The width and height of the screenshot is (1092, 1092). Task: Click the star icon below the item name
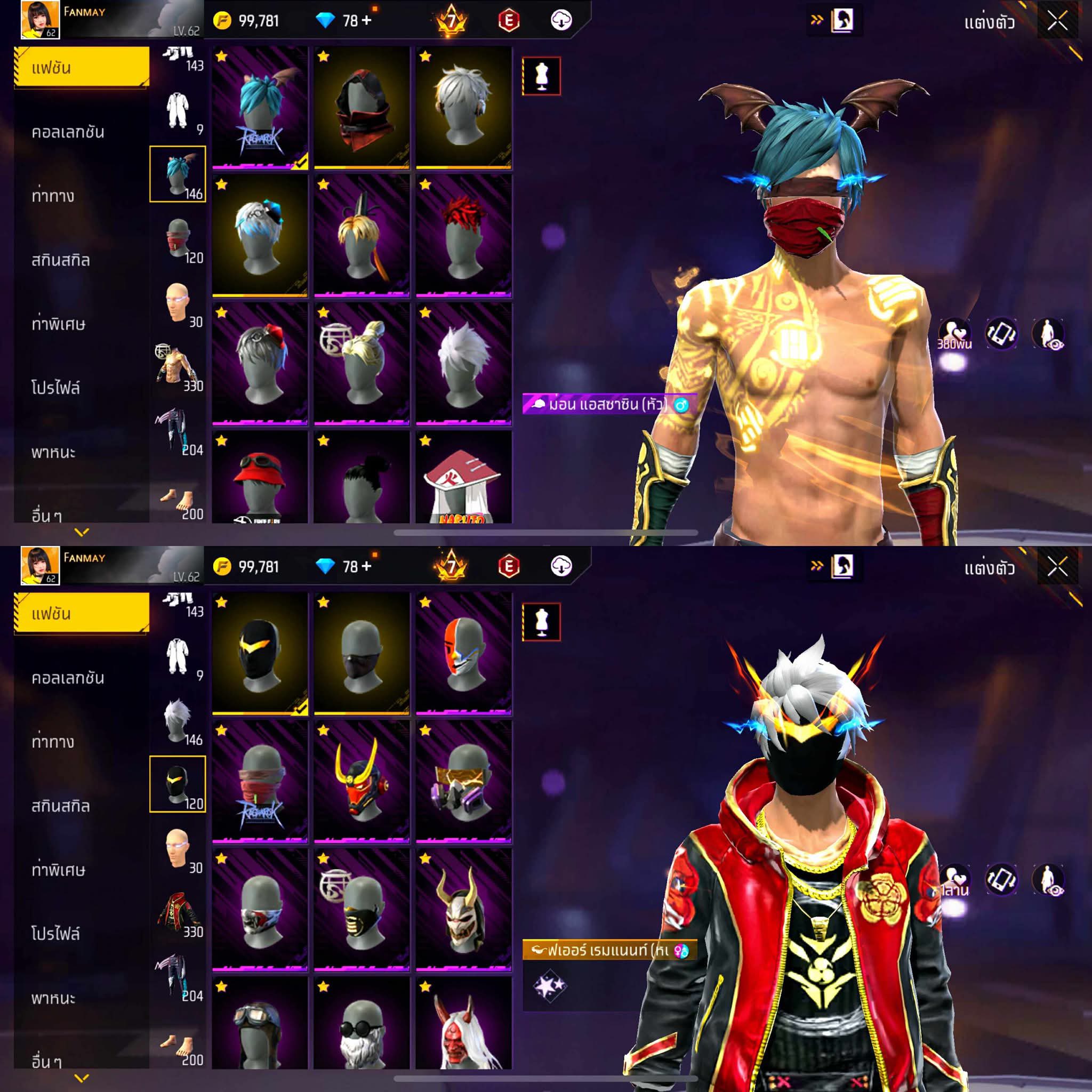(x=549, y=986)
